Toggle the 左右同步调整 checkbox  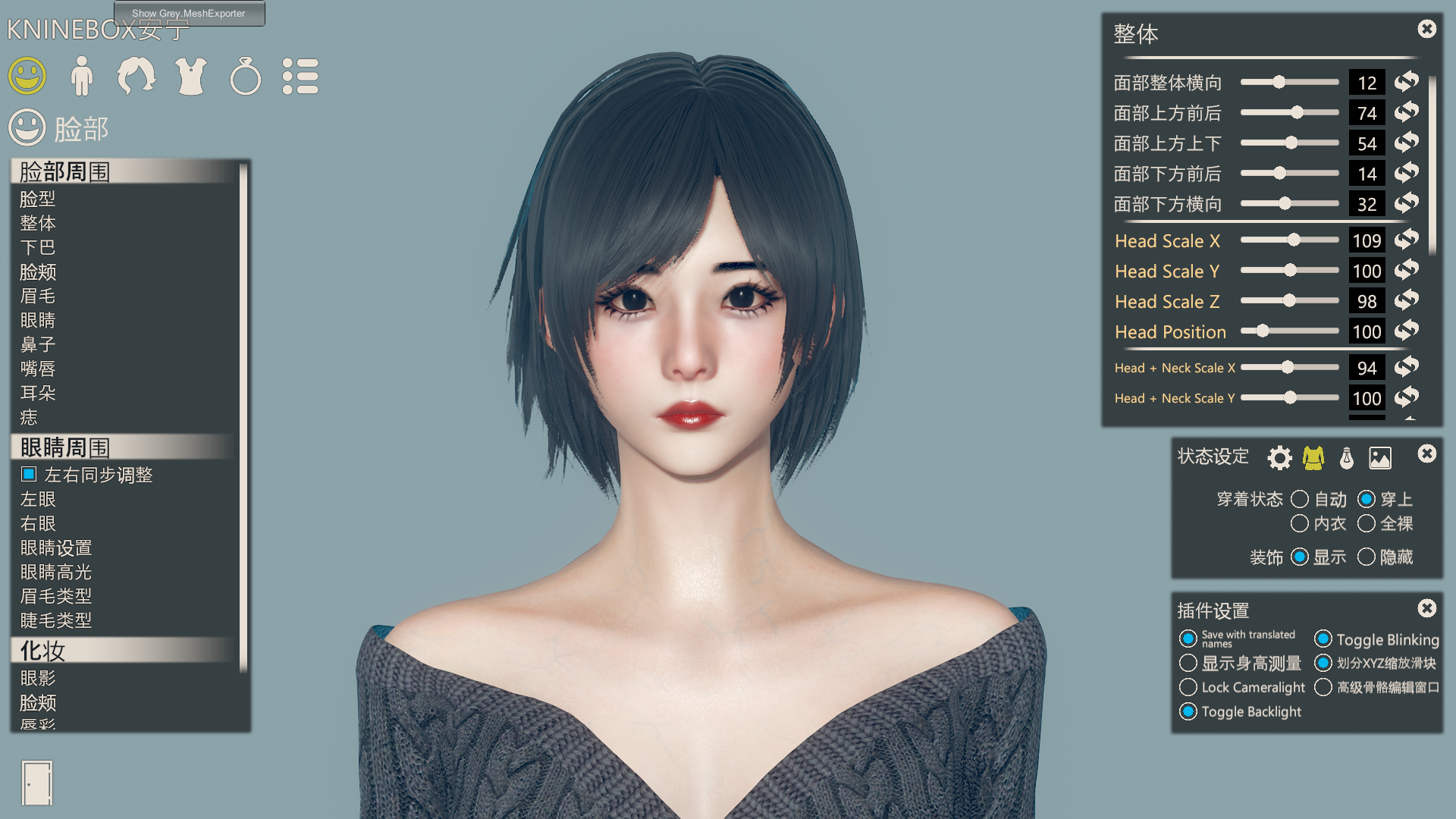(x=29, y=474)
